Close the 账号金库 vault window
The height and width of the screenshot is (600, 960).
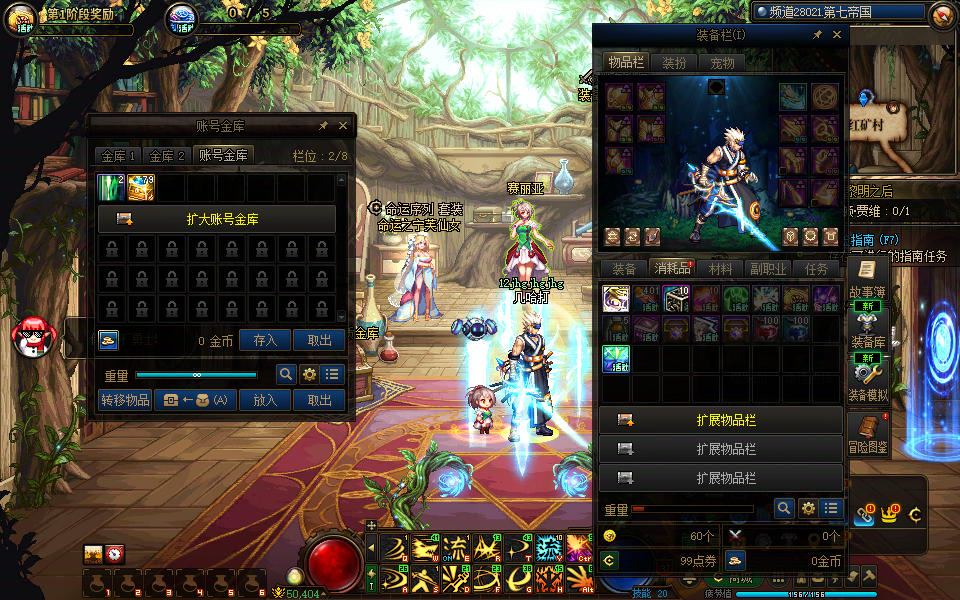click(343, 126)
